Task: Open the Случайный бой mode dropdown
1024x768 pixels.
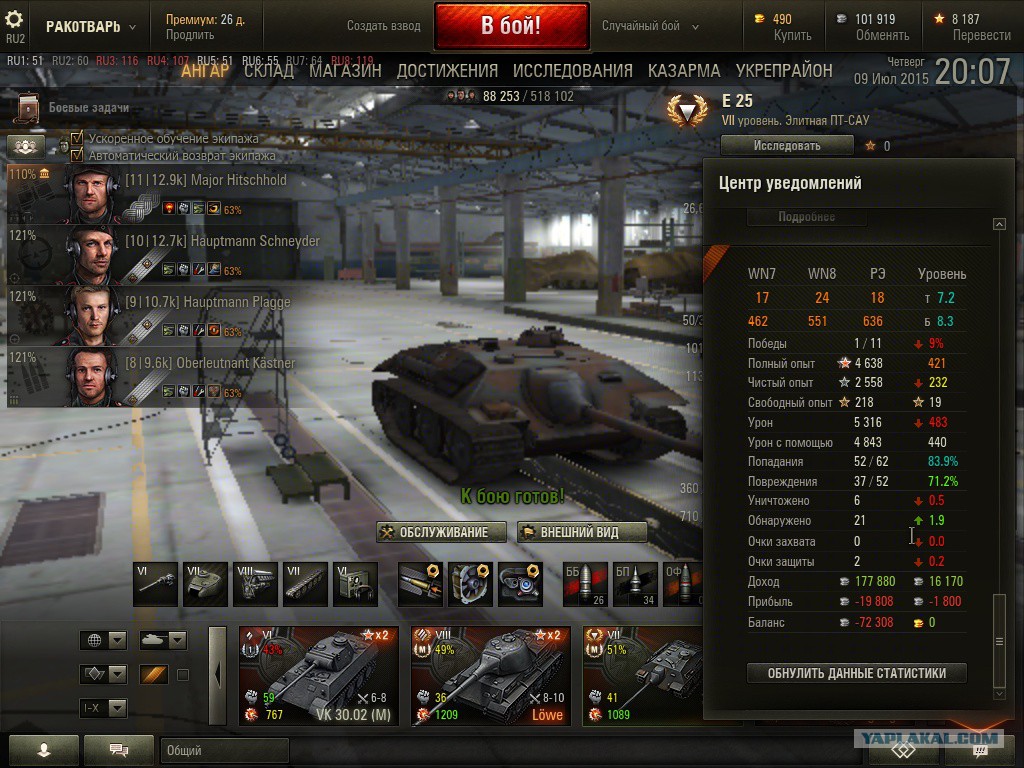Action: (x=651, y=26)
